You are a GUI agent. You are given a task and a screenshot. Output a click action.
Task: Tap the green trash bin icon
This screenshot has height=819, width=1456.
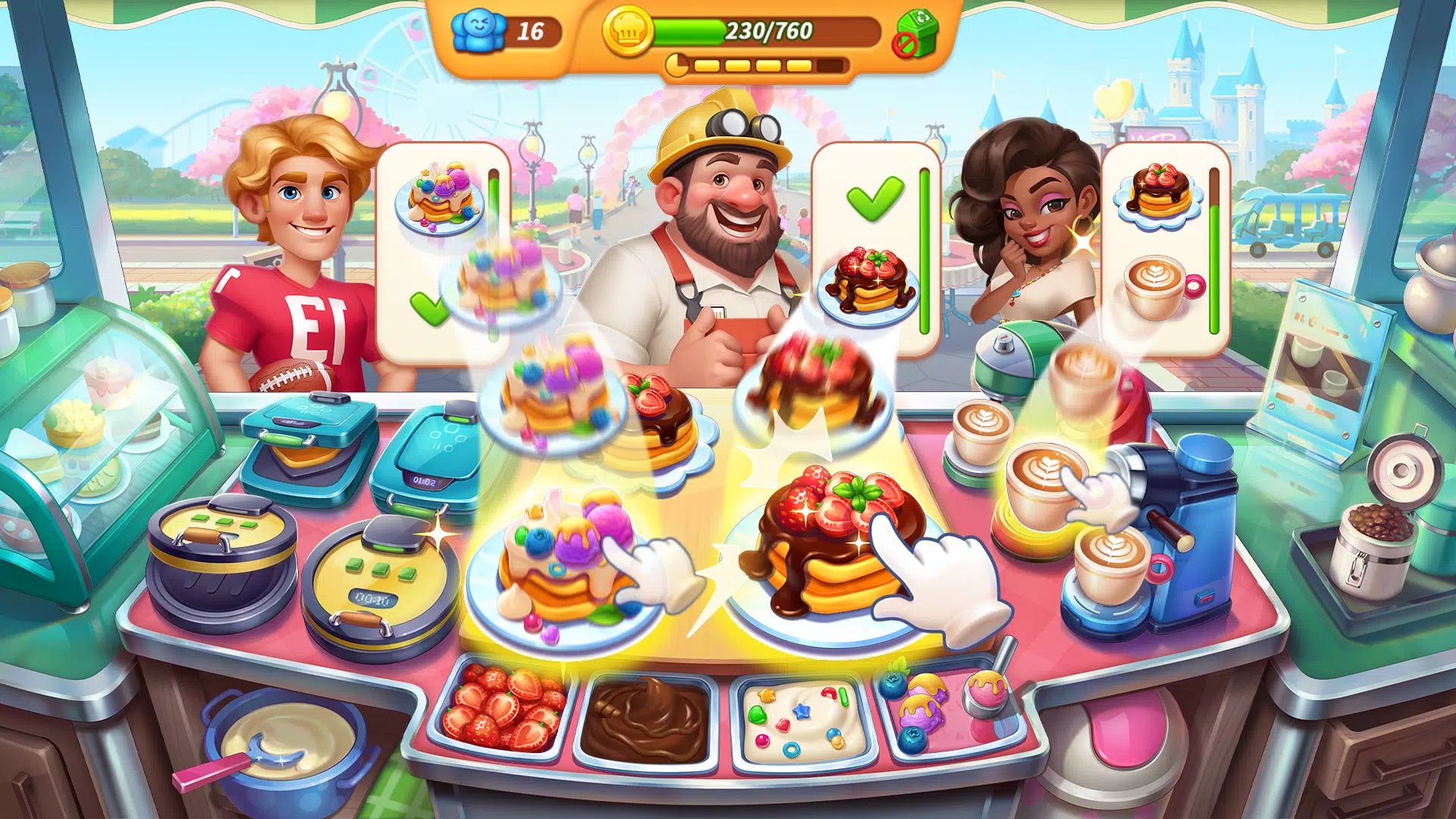[x=916, y=34]
